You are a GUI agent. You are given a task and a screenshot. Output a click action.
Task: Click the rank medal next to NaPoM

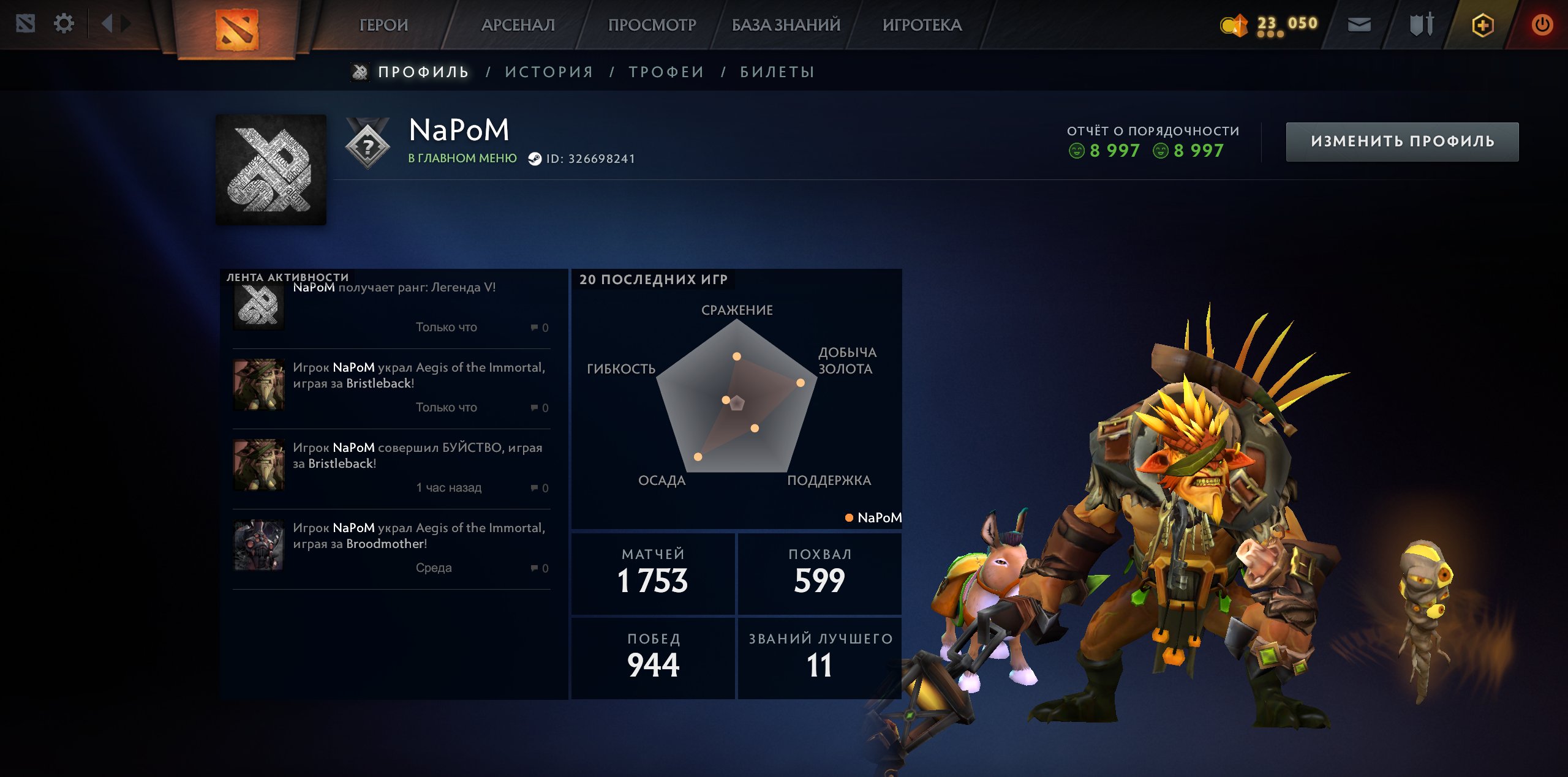366,146
